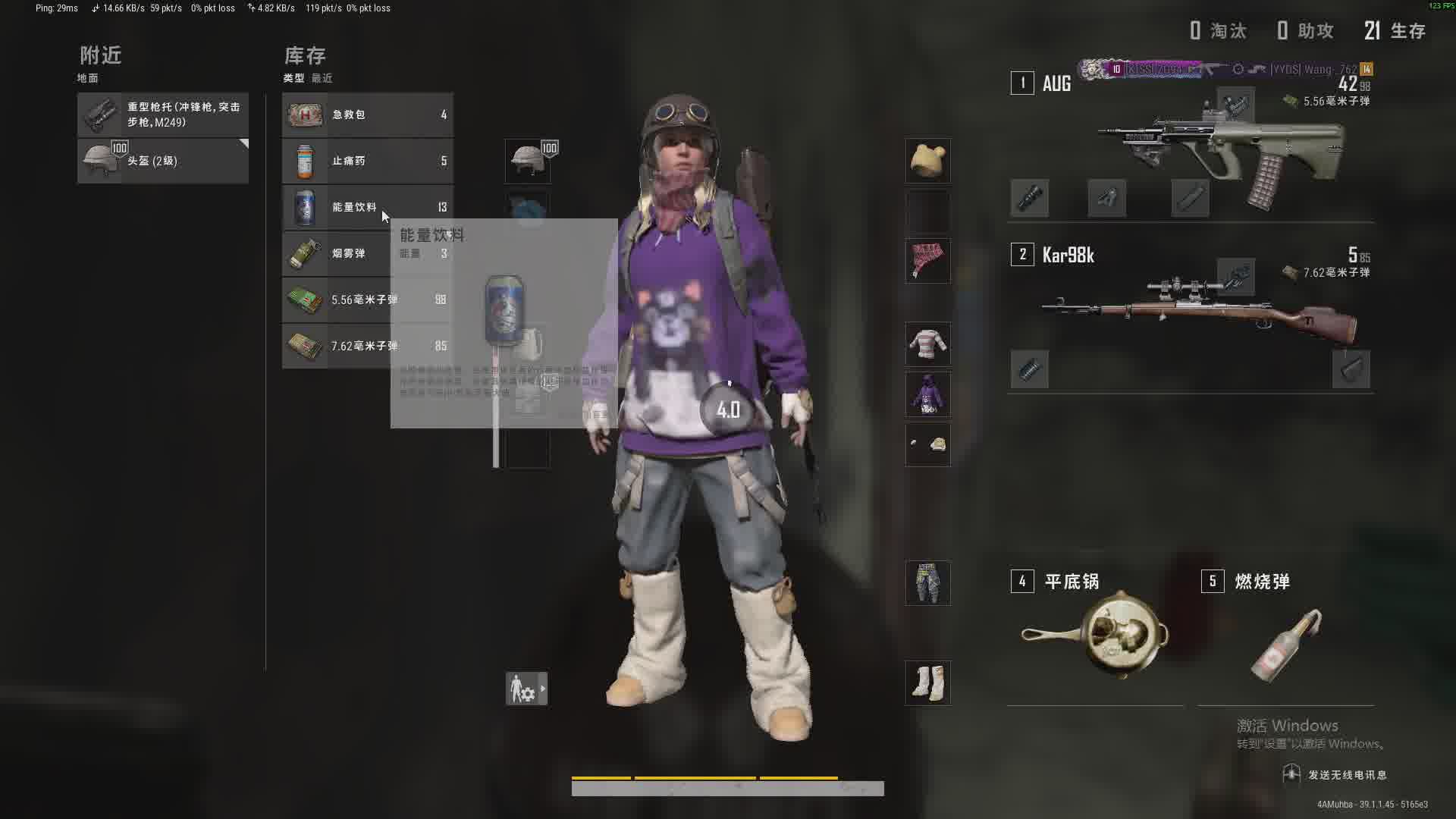Sort inventory by most recent

(322, 78)
